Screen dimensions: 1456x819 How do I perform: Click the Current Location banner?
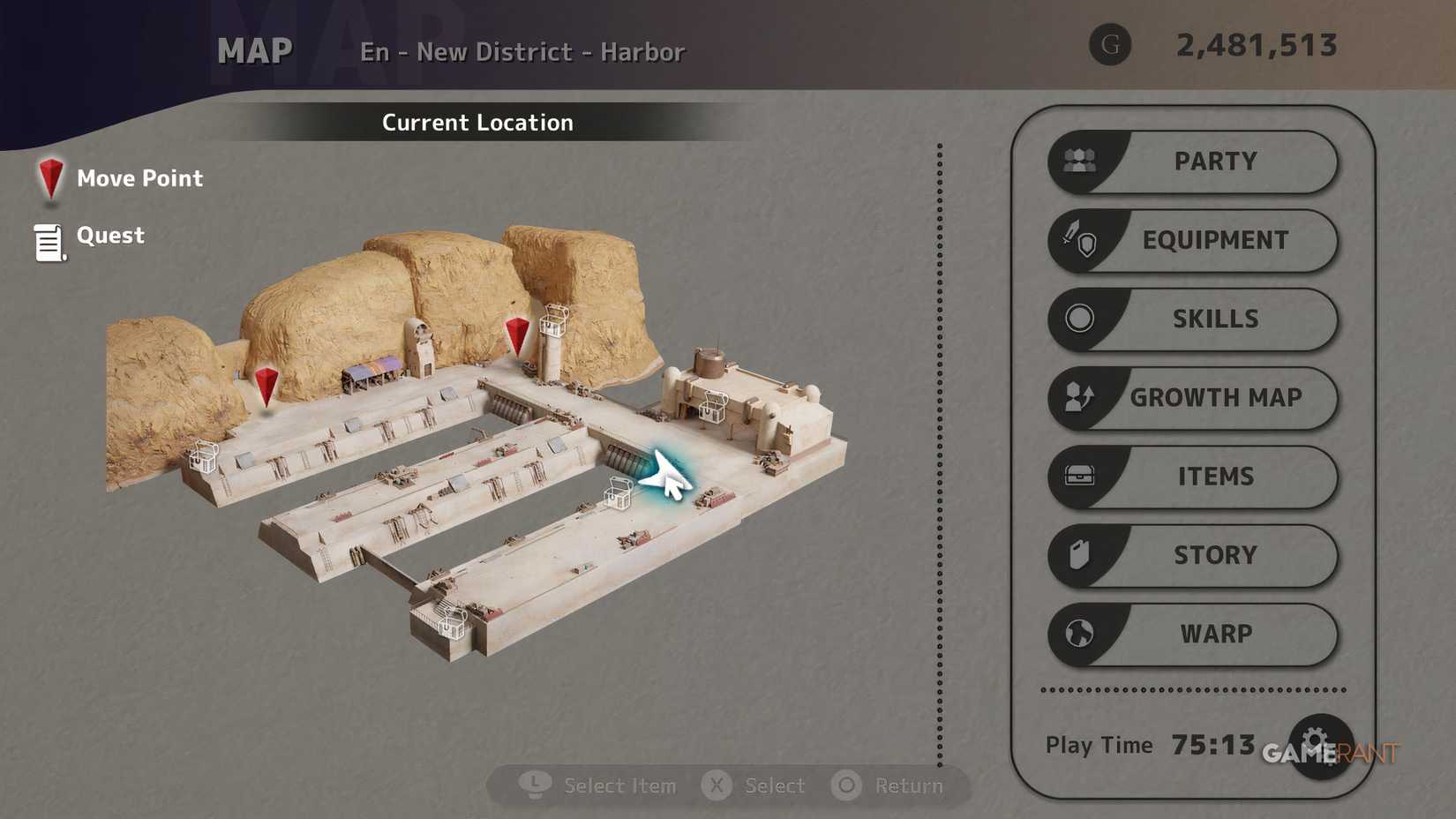point(477,123)
